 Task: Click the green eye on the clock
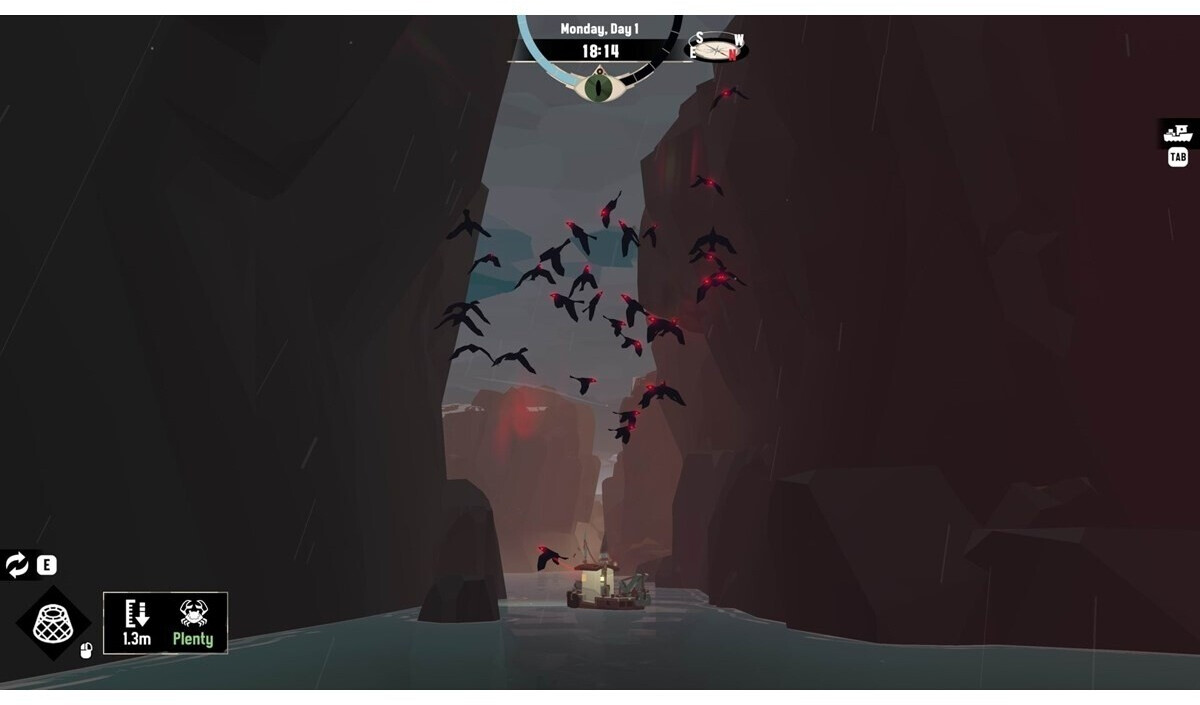click(x=599, y=87)
